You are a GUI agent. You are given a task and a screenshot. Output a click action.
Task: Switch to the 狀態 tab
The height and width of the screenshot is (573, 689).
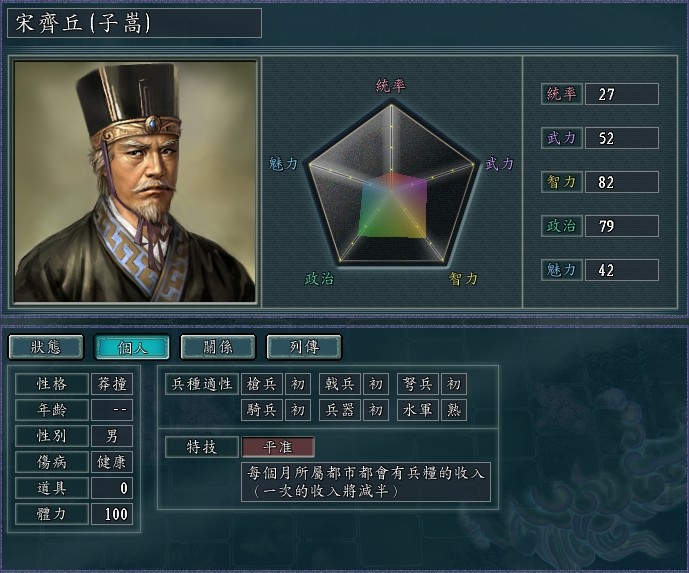click(46, 347)
